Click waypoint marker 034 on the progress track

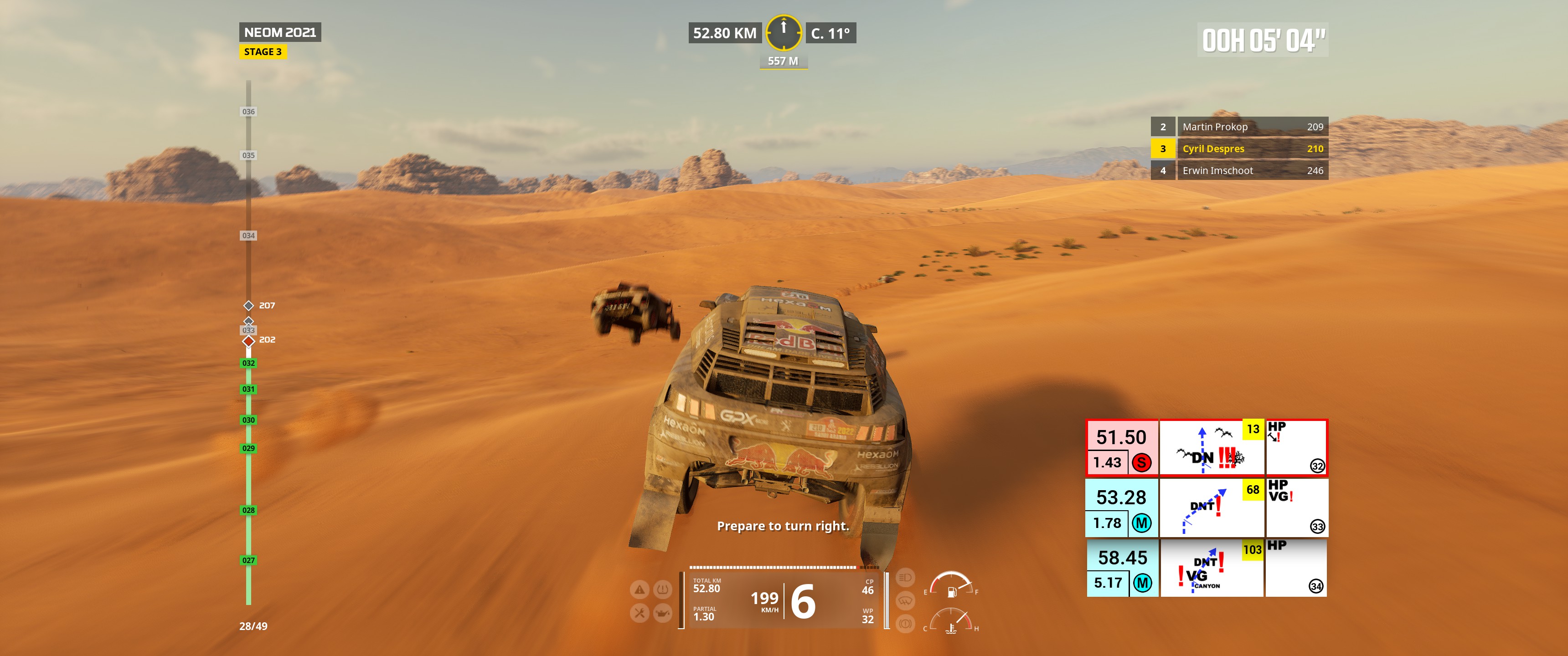pyautogui.click(x=248, y=236)
